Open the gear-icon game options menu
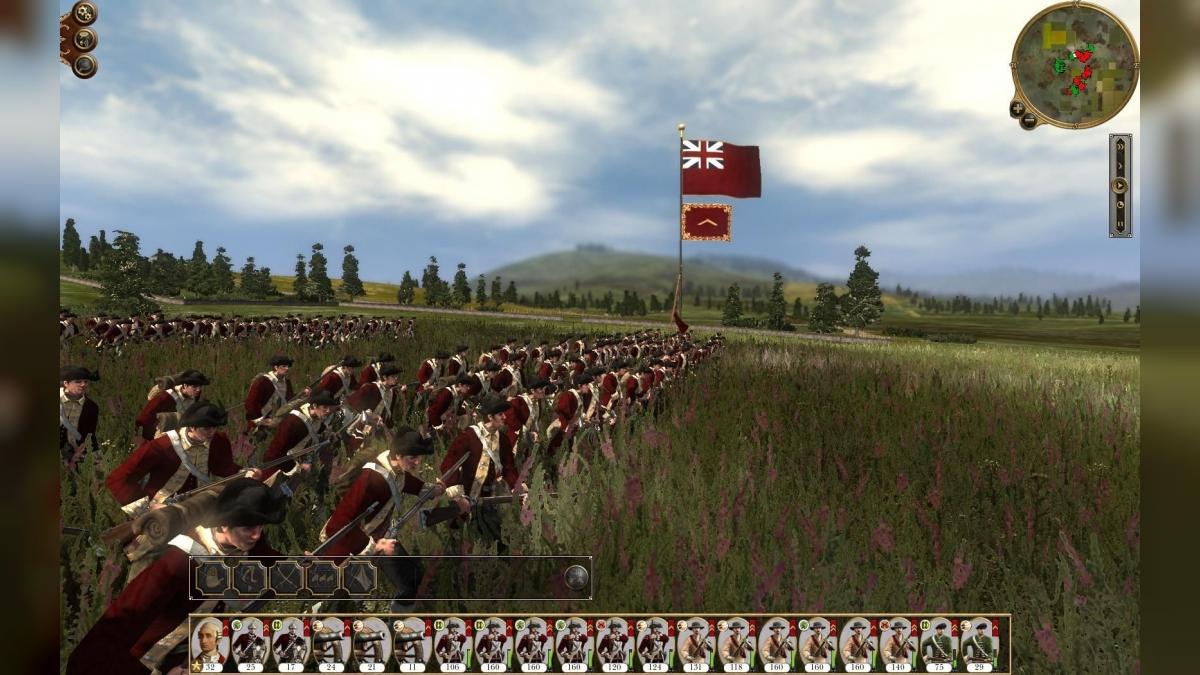Screen dimensions: 1200x675 (x=83, y=14)
